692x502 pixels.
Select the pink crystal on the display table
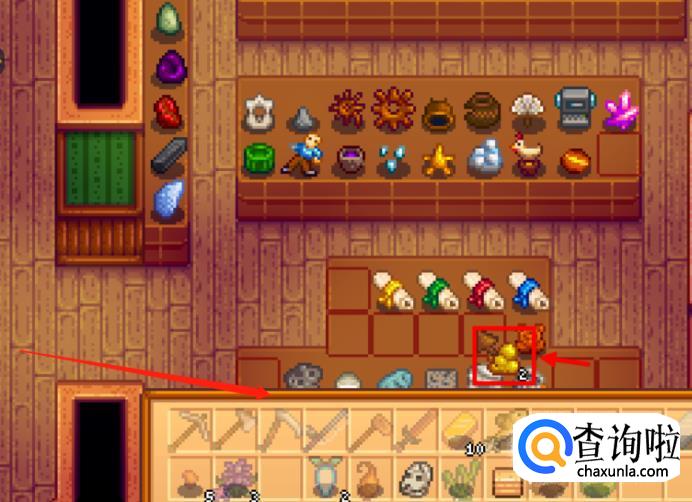point(619,109)
